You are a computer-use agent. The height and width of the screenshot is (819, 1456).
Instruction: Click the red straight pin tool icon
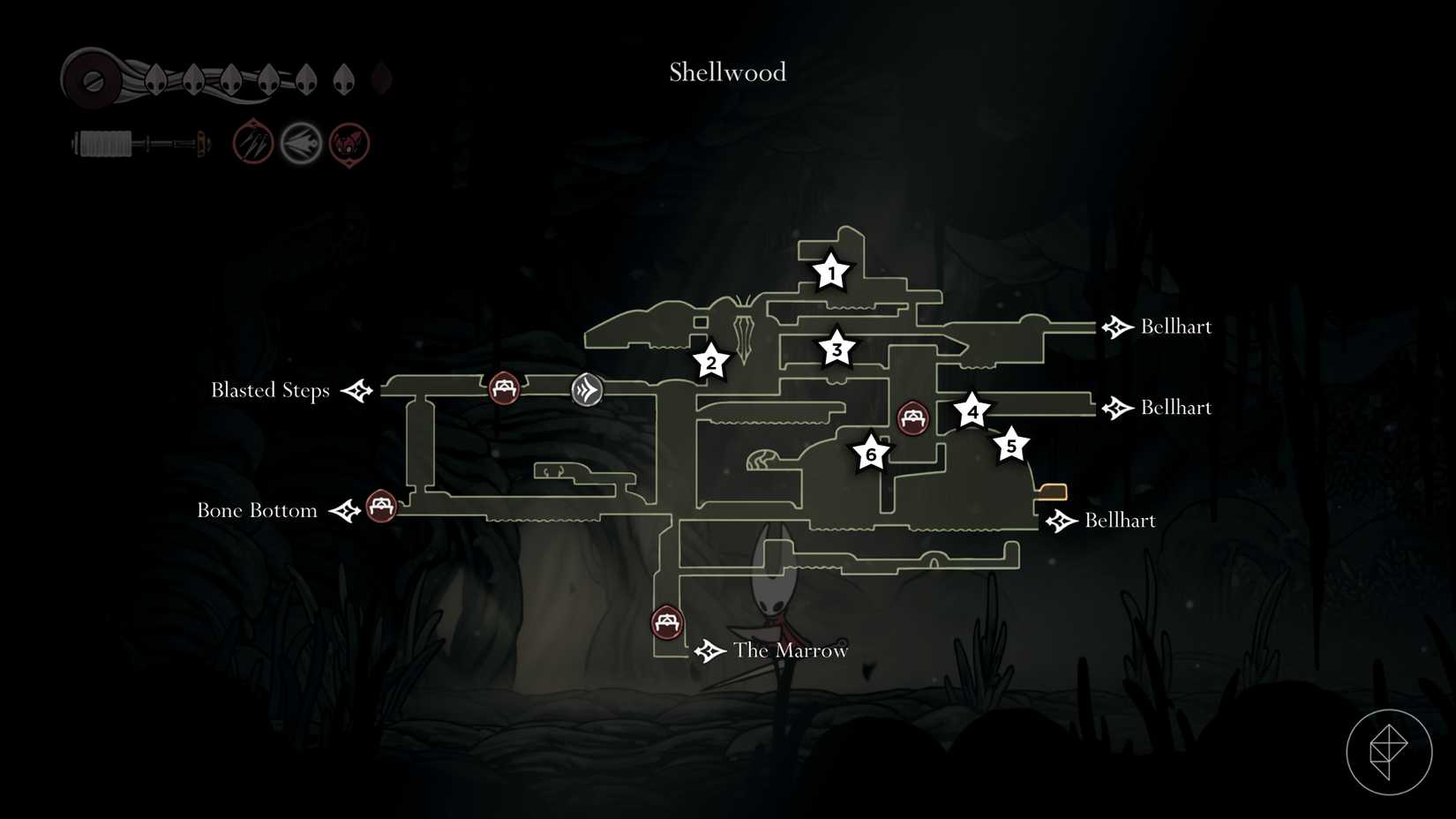[253, 142]
